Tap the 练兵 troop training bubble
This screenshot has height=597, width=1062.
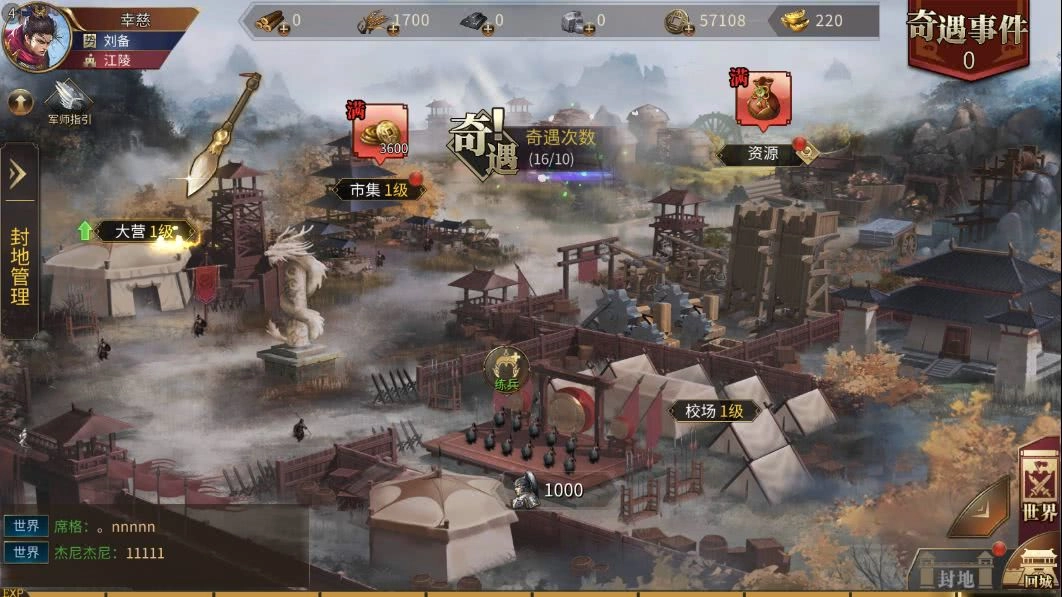point(506,368)
